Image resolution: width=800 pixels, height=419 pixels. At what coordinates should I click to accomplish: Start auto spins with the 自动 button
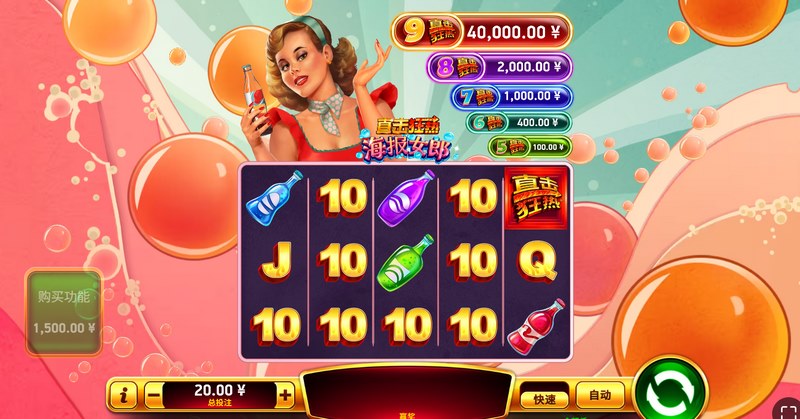point(599,394)
